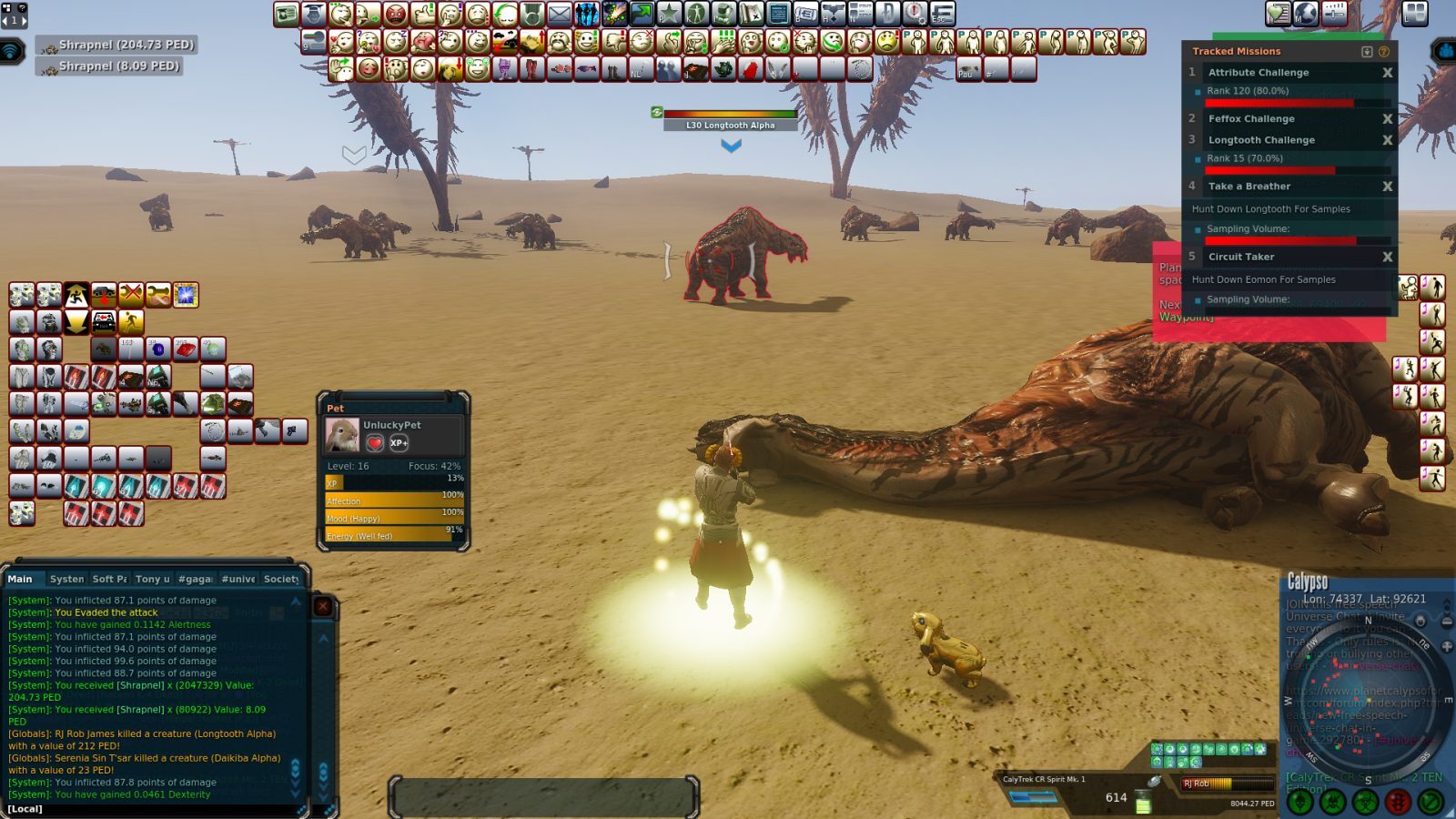The height and width of the screenshot is (819, 1456).
Task: Dismiss the Feffox Challenge mission
Action: [x=1388, y=118]
